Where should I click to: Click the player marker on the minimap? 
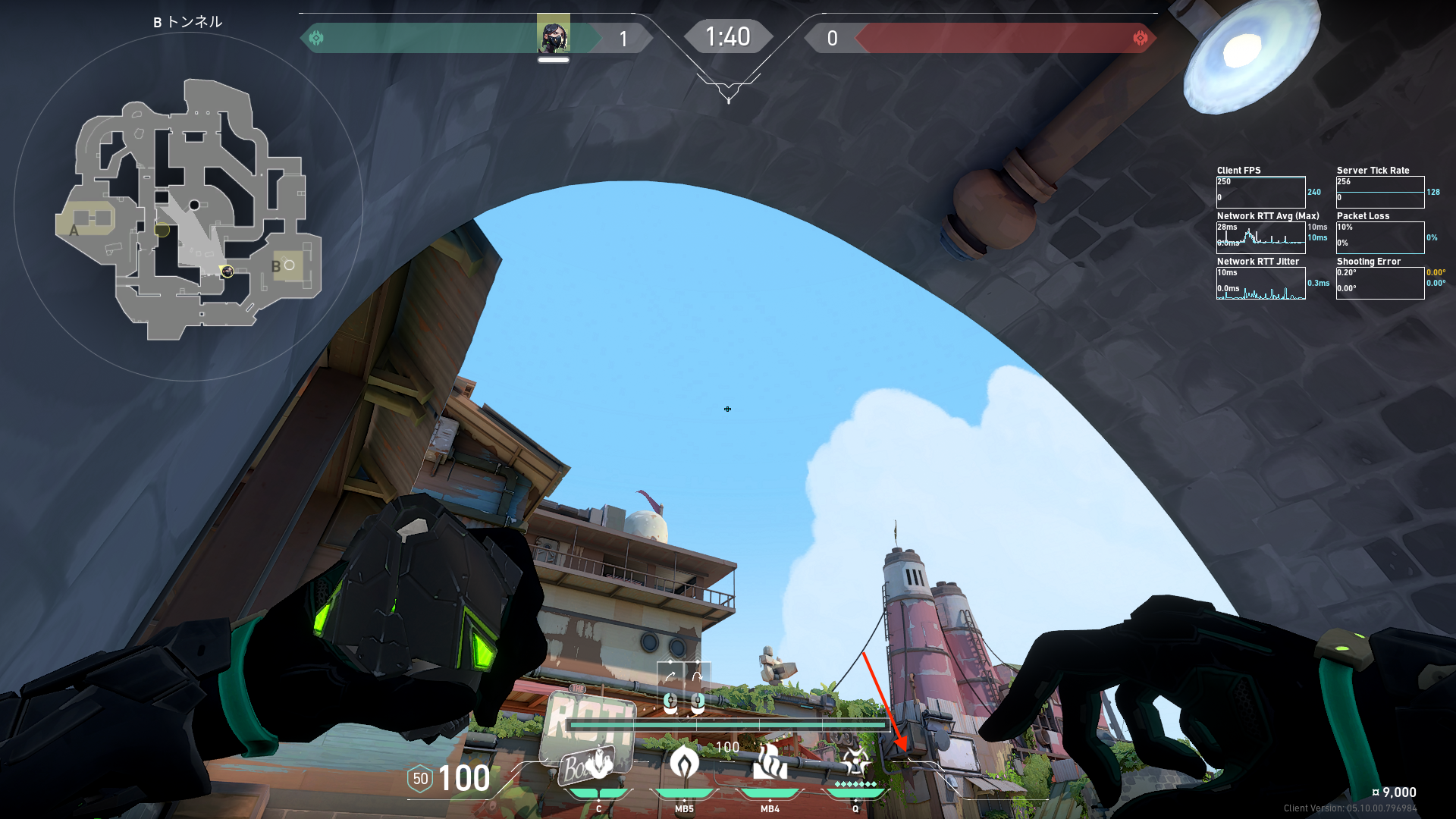[x=227, y=271]
